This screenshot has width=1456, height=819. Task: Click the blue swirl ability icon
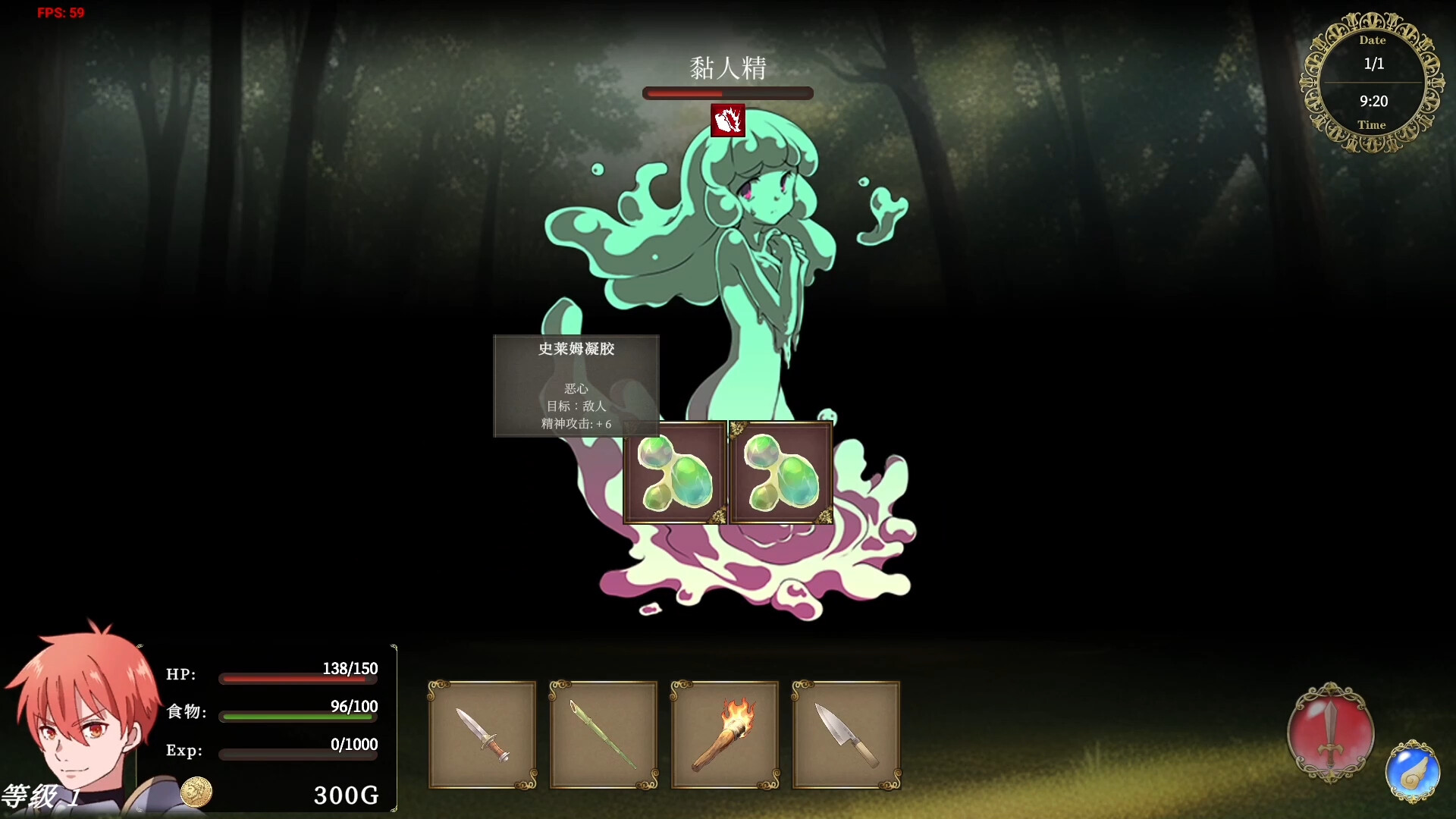pos(1412,772)
